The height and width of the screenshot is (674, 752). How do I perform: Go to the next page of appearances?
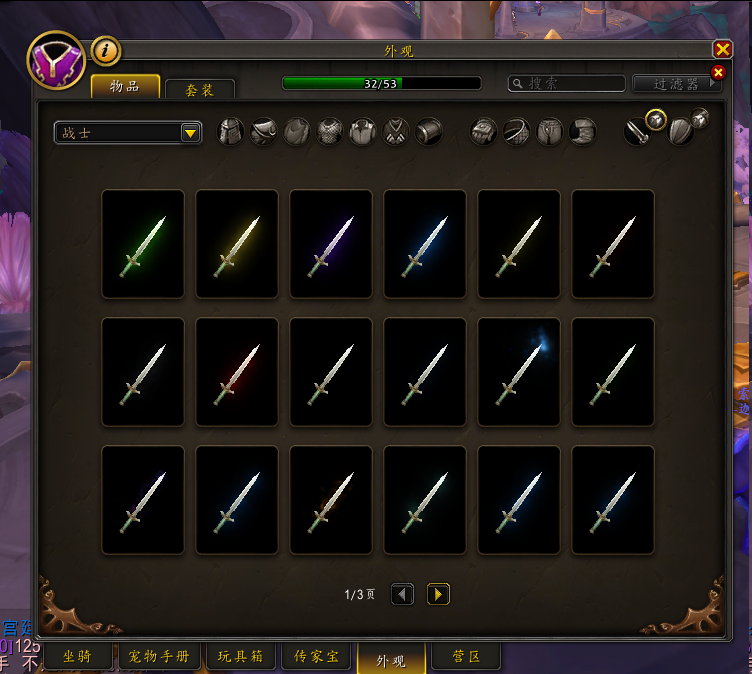tap(438, 595)
